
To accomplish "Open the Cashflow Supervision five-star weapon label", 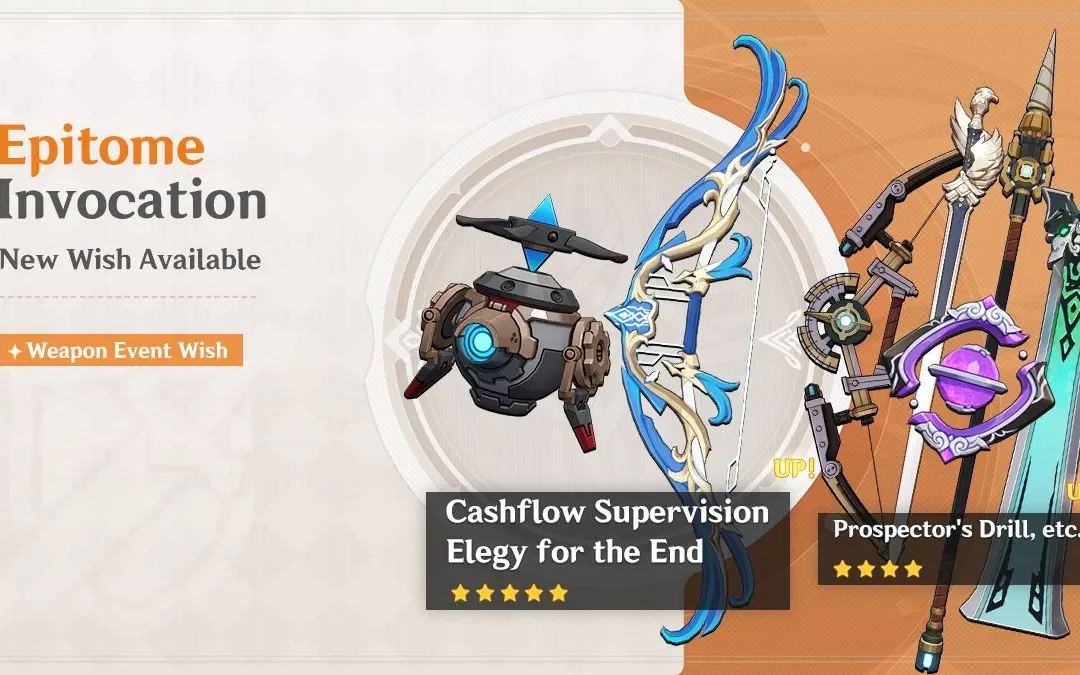I will (x=607, y=513).
